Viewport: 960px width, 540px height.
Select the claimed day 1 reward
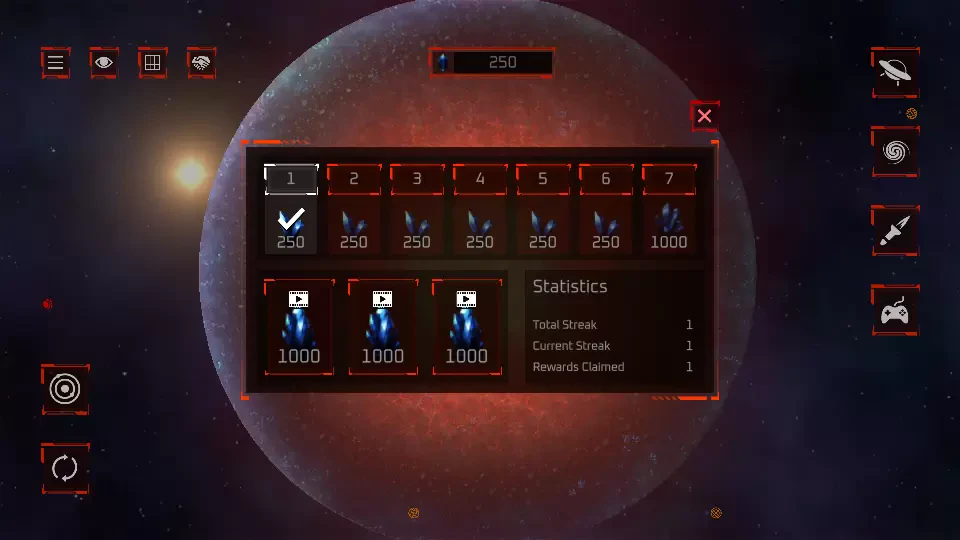(291, 210)
